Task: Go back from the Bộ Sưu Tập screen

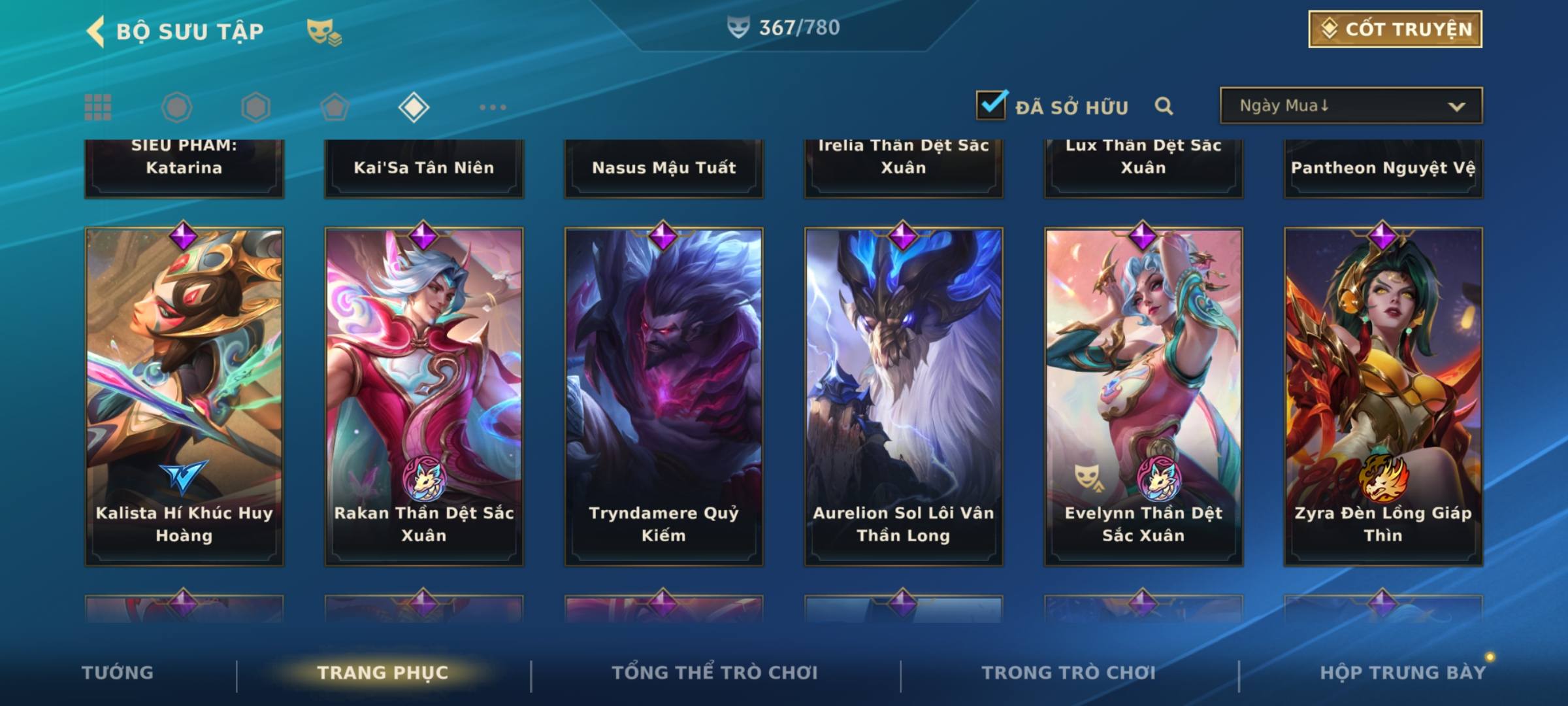Action: pyautogui.click(x=95, y=31)
